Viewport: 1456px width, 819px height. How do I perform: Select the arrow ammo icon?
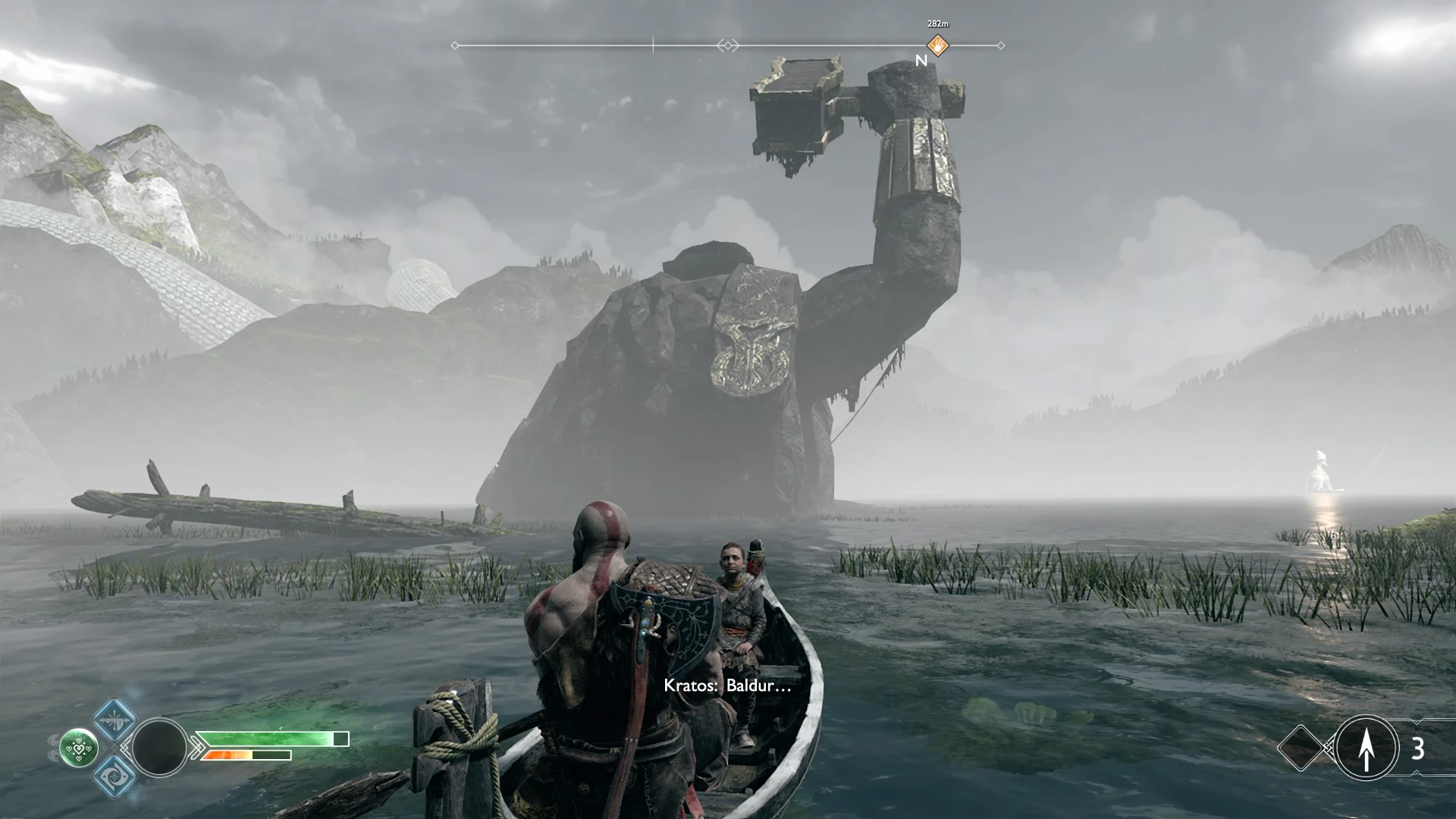pos(1367,748)
